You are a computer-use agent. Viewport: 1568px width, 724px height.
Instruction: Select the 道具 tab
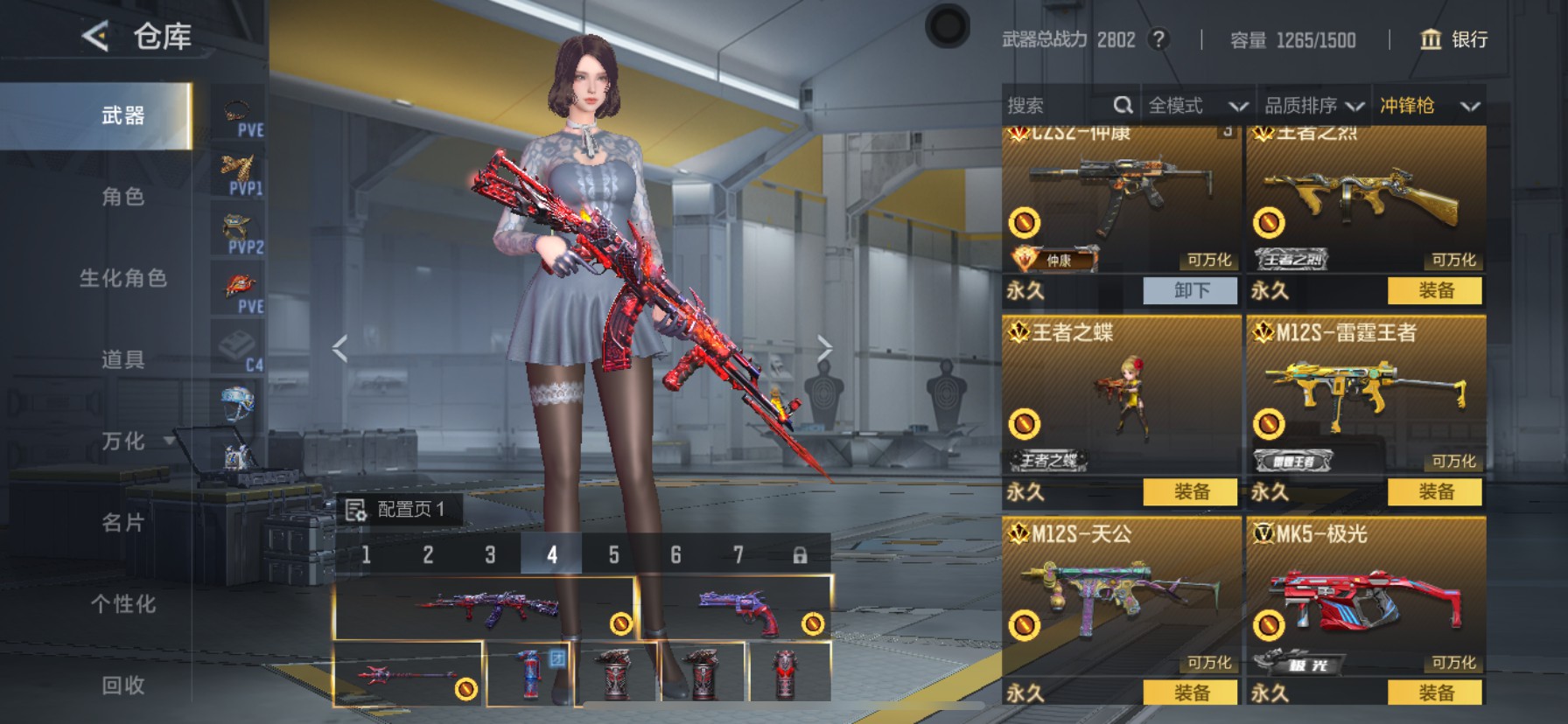point(122,359)
